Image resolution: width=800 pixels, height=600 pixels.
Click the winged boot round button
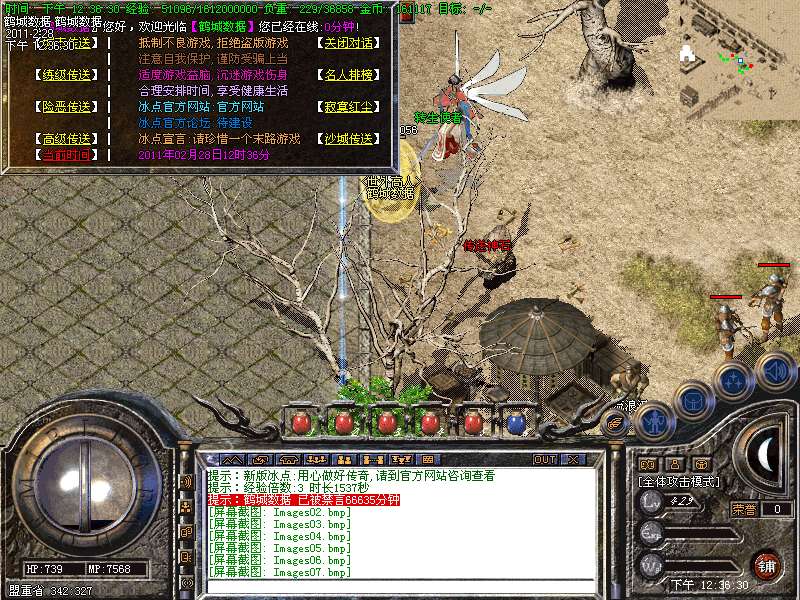tap(616, 422)
